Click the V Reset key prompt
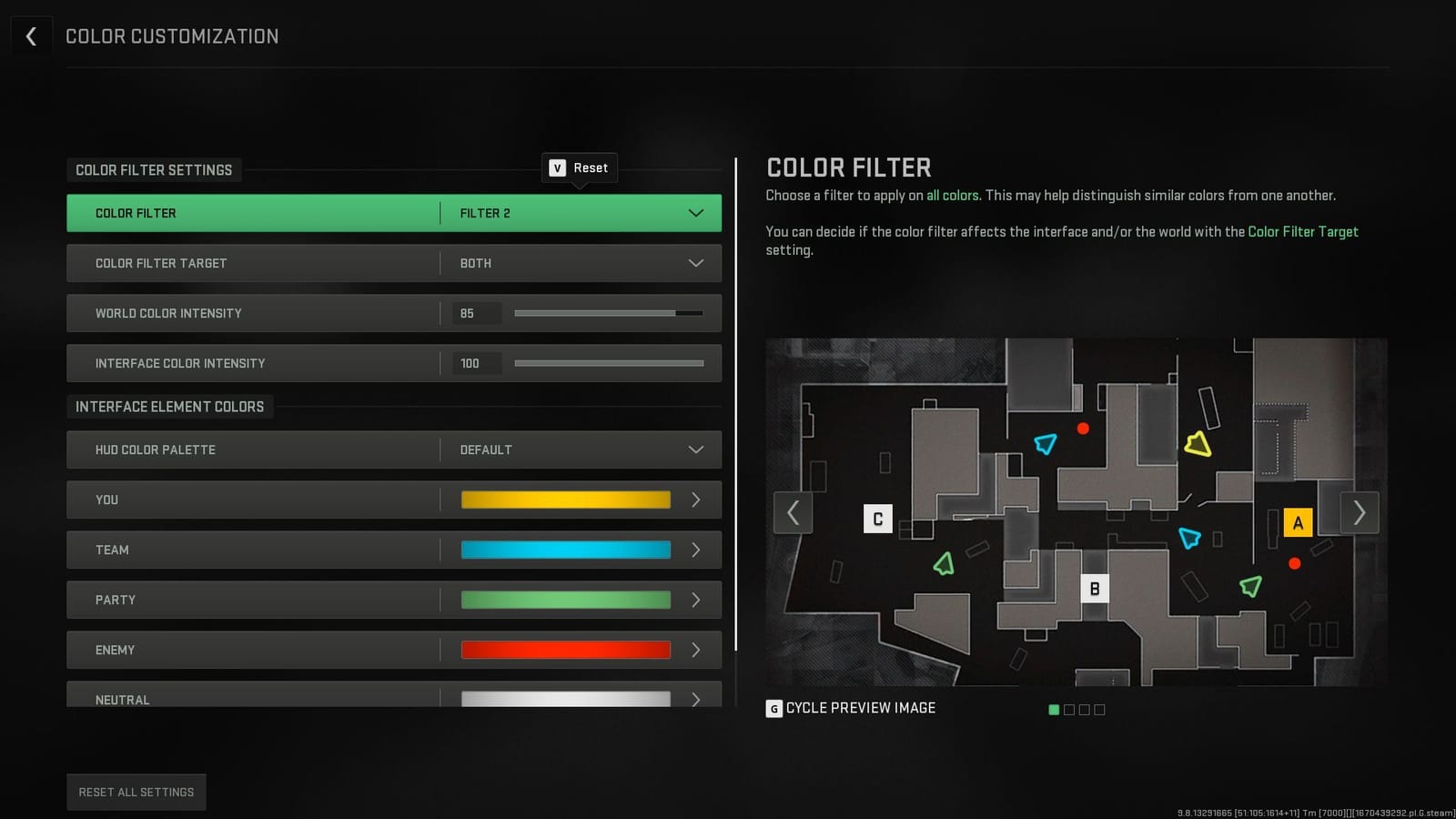The image size is (1456, 819). click(579, 167)
